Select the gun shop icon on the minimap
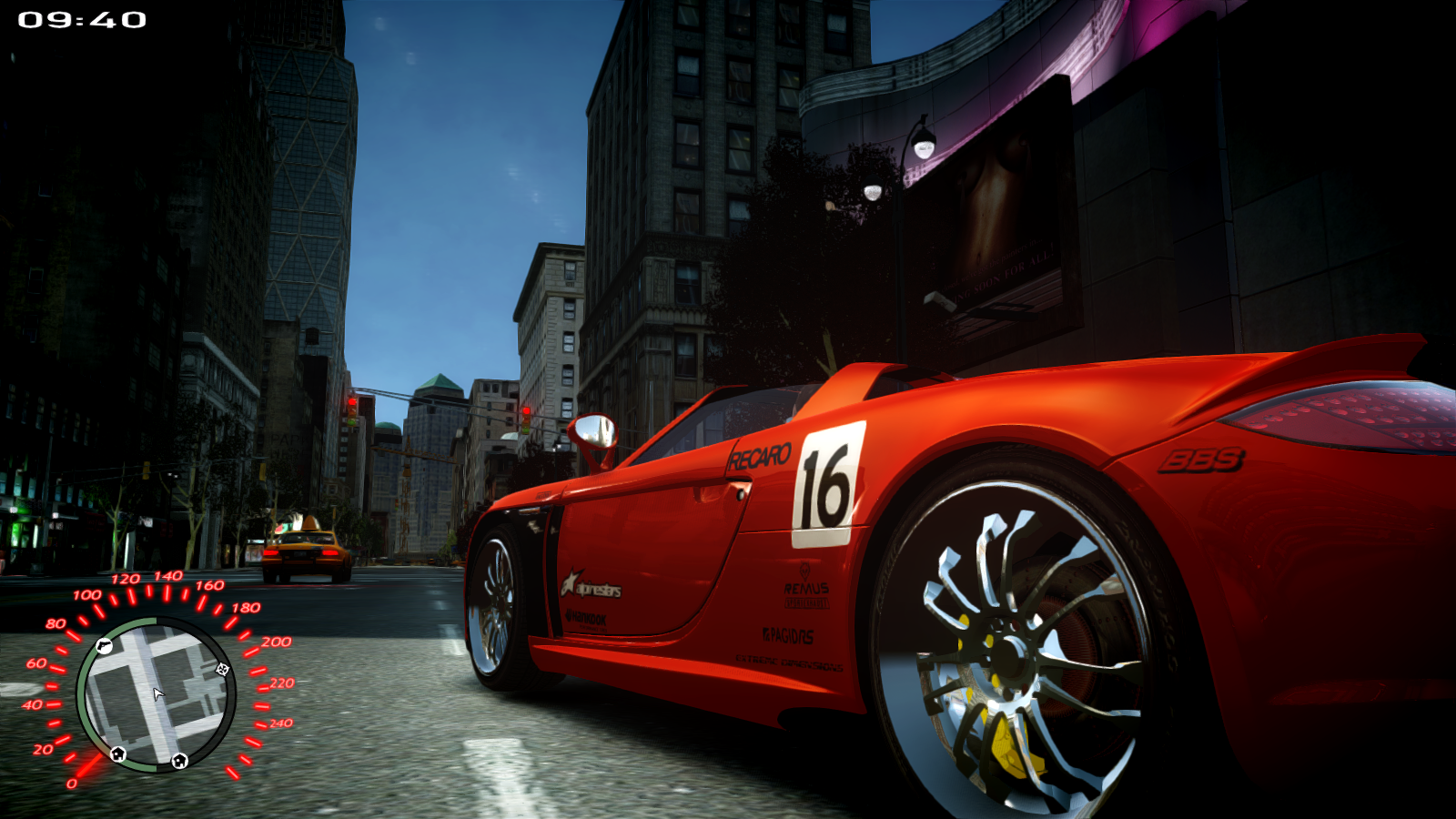The height and width of the screenshot is (819, 1456). (x=105, y=646)
